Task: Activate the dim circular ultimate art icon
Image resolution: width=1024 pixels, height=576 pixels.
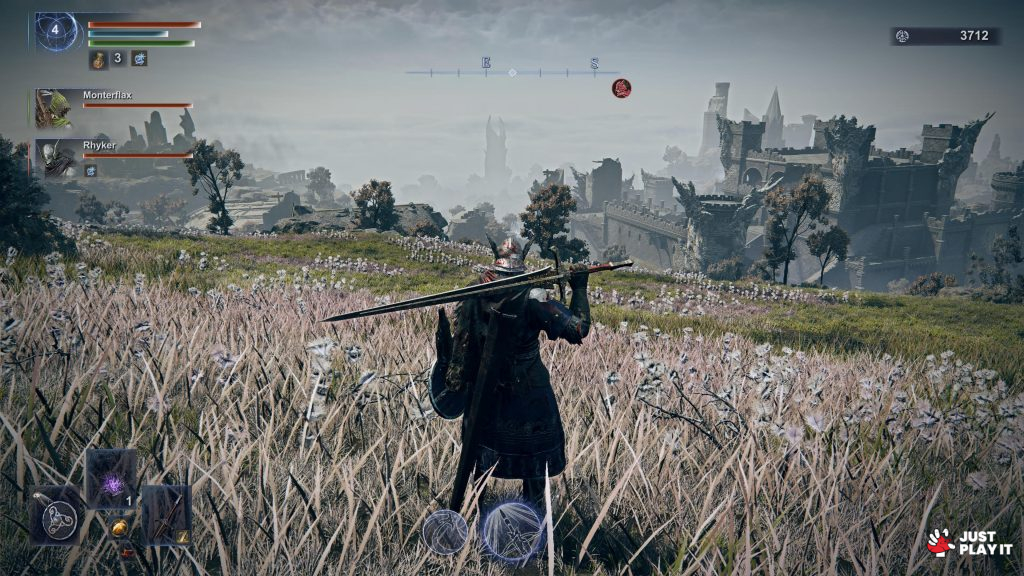Action: coord(444,531)
